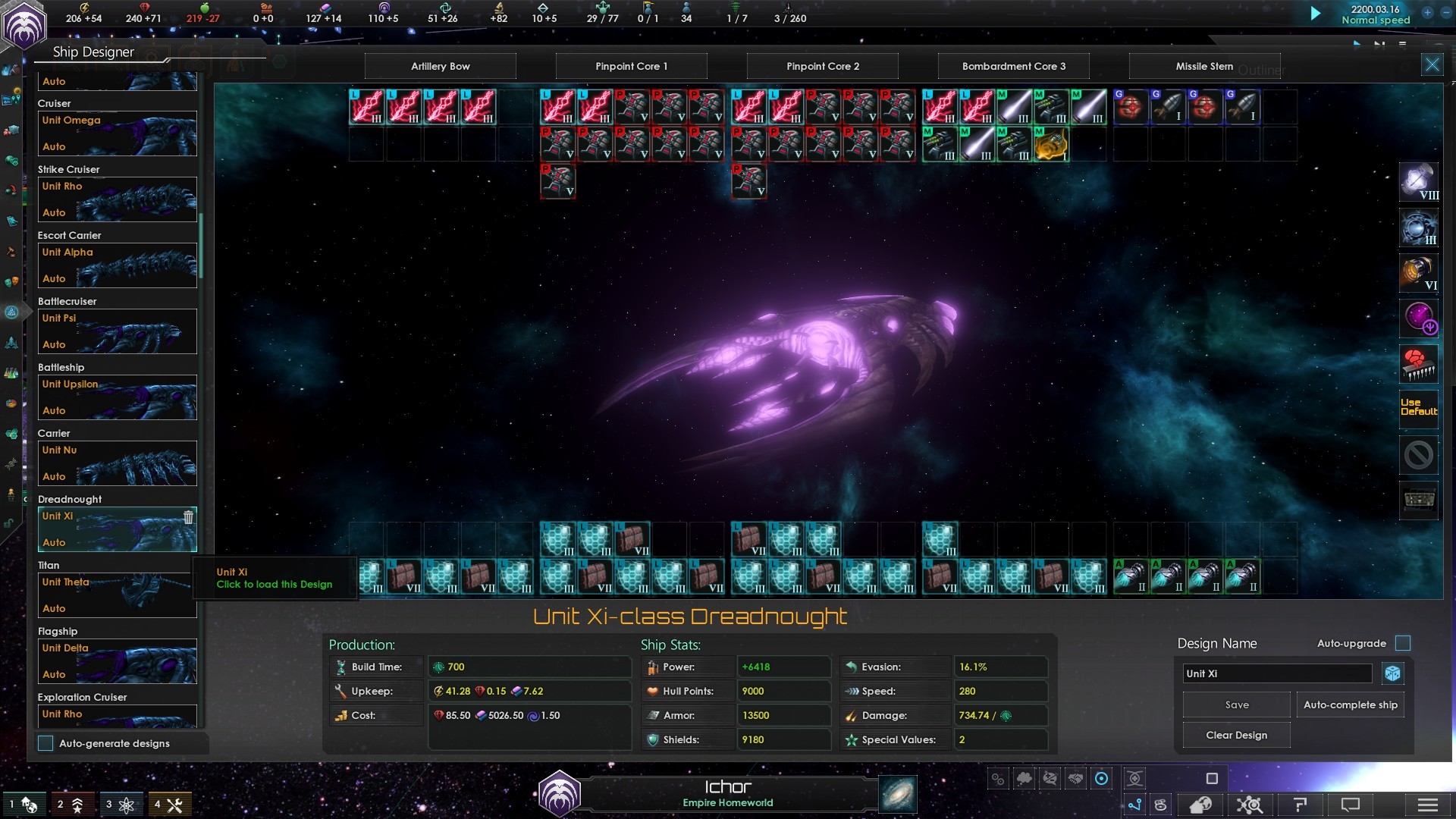
Task: Edit the Design Name text field
Action: coord(1277,674)
